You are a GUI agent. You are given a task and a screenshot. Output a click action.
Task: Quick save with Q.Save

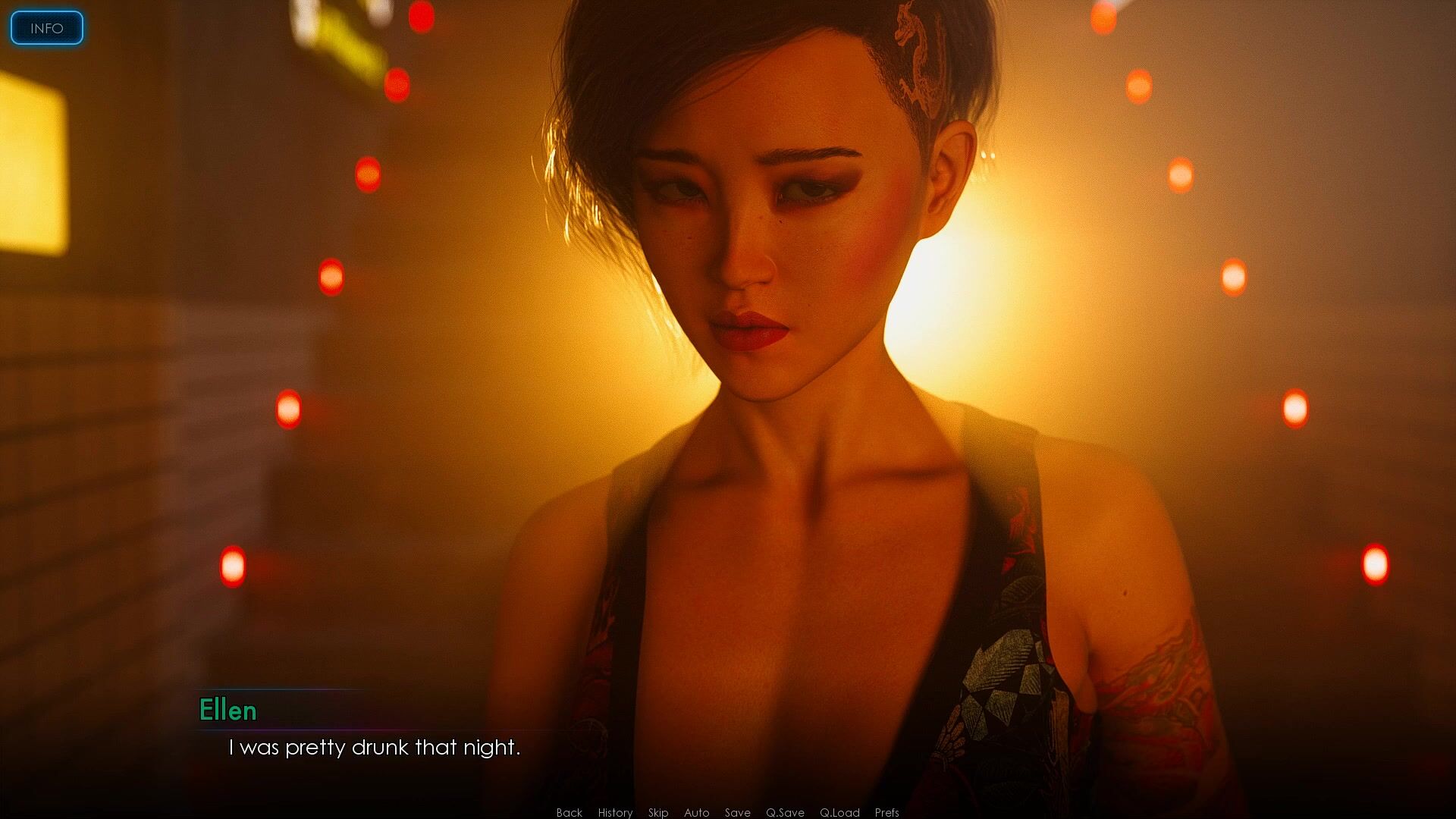(785, 812)
